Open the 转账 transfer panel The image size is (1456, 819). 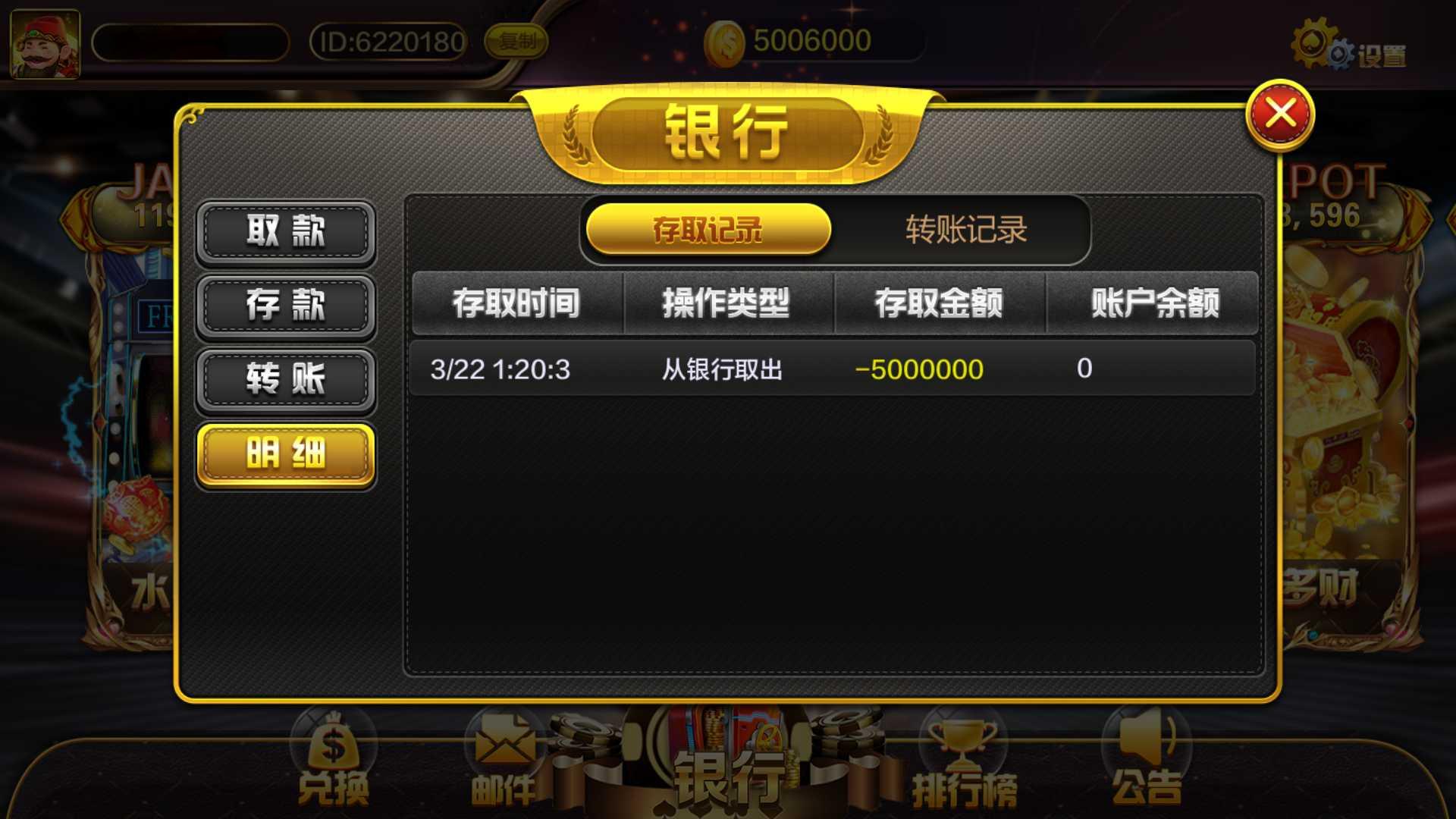[285, 380]
